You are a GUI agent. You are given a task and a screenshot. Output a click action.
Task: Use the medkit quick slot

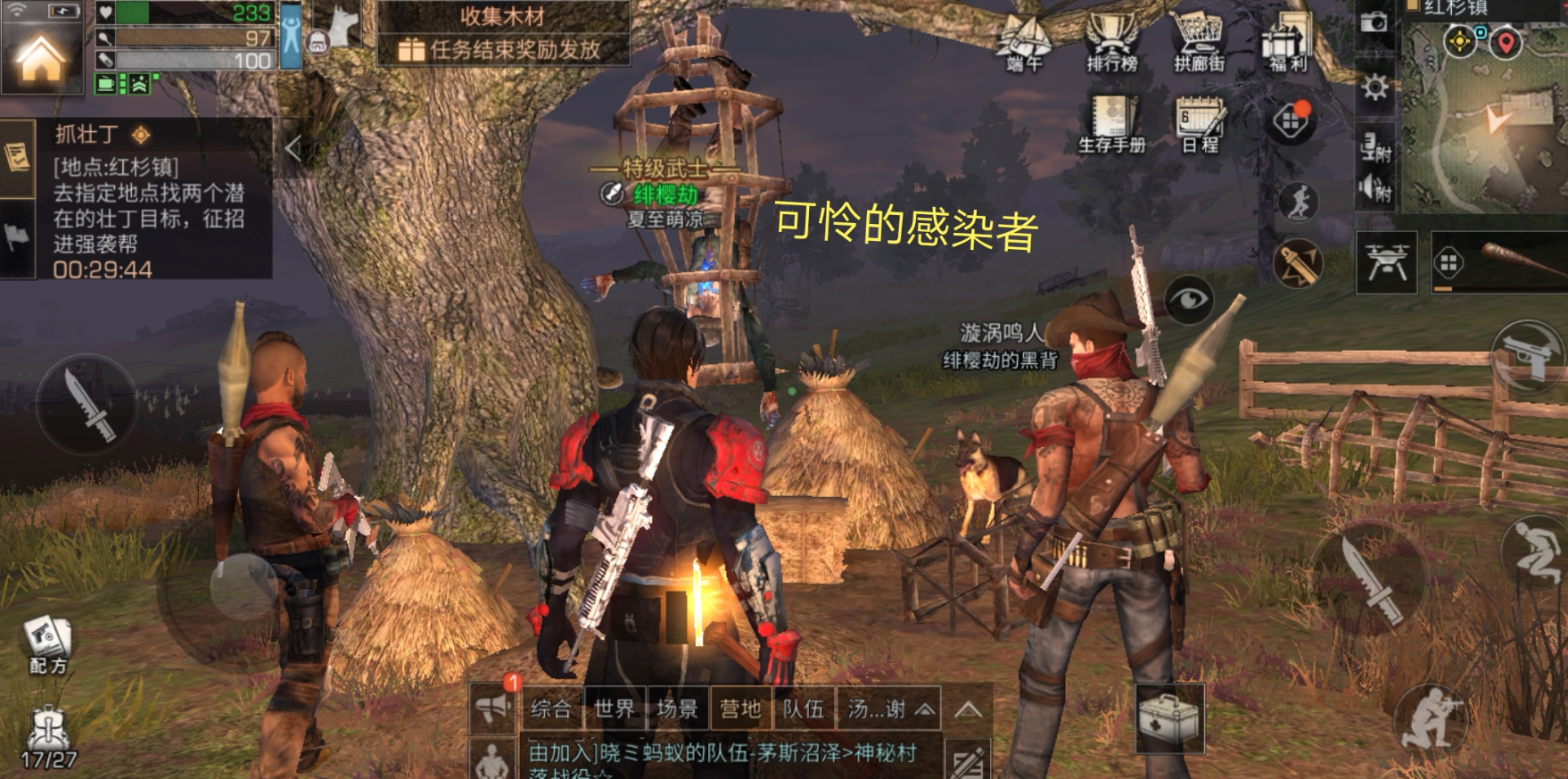[x=1168, y=717]
